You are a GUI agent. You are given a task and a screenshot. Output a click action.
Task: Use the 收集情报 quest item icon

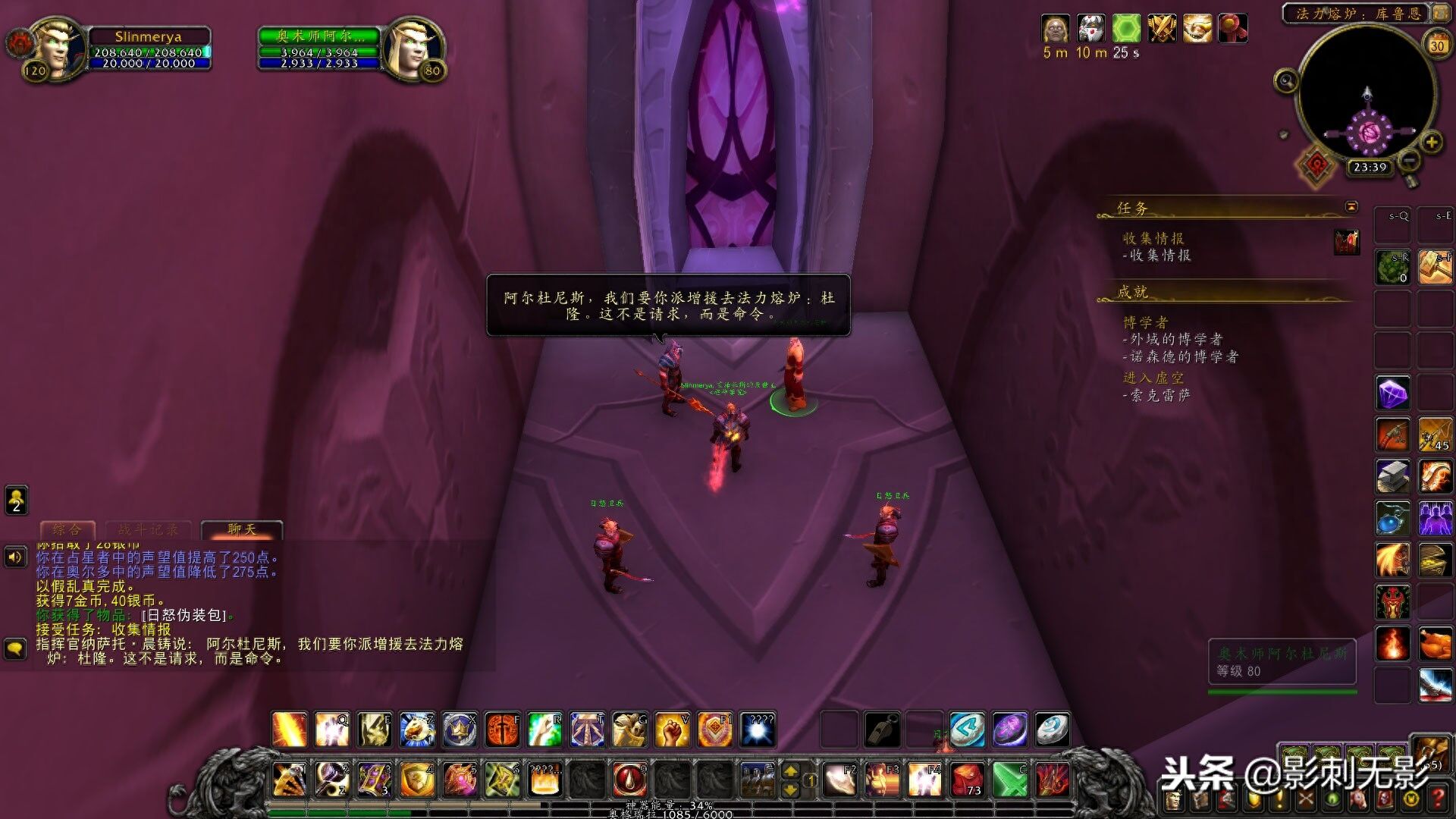(x=1347, y=243)
